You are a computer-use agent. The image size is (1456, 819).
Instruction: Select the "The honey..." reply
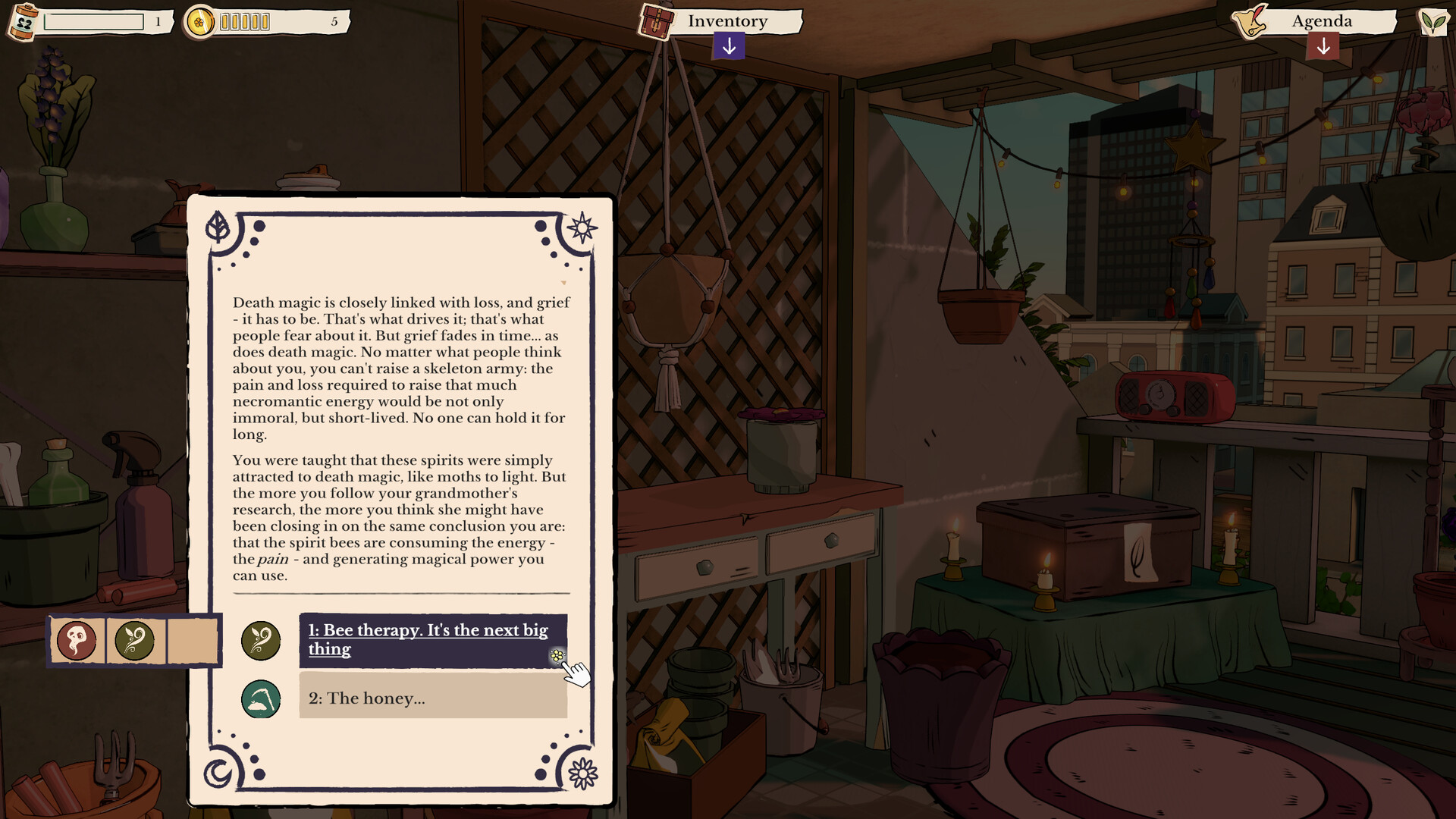(432, 698)
